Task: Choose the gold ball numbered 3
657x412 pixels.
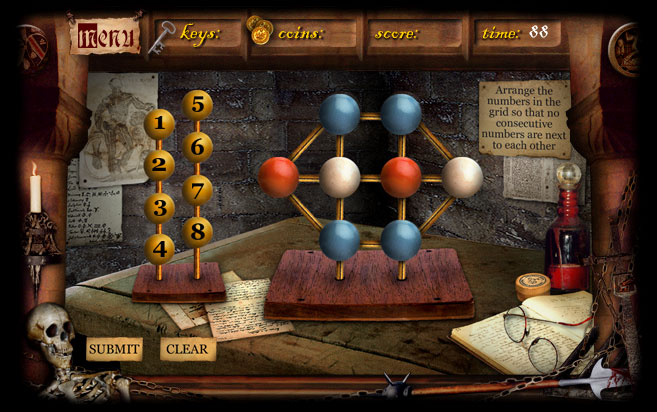Action: (x=159, y=208)
